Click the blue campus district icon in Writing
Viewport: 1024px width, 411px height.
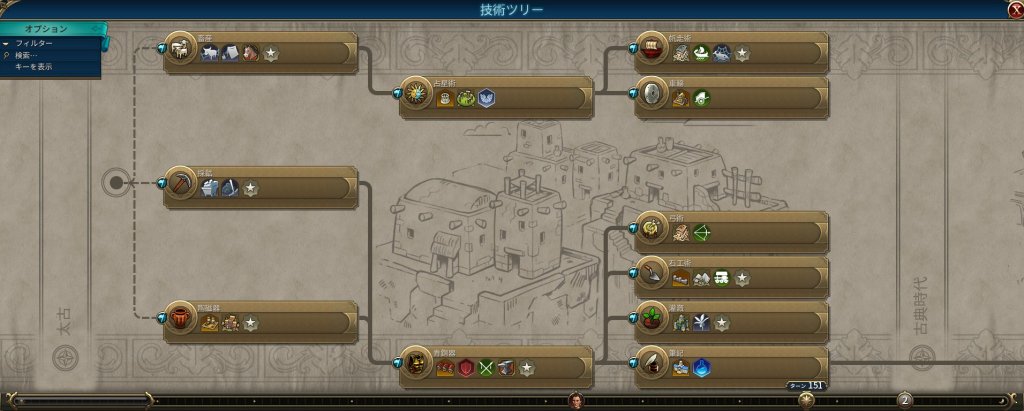701,368
